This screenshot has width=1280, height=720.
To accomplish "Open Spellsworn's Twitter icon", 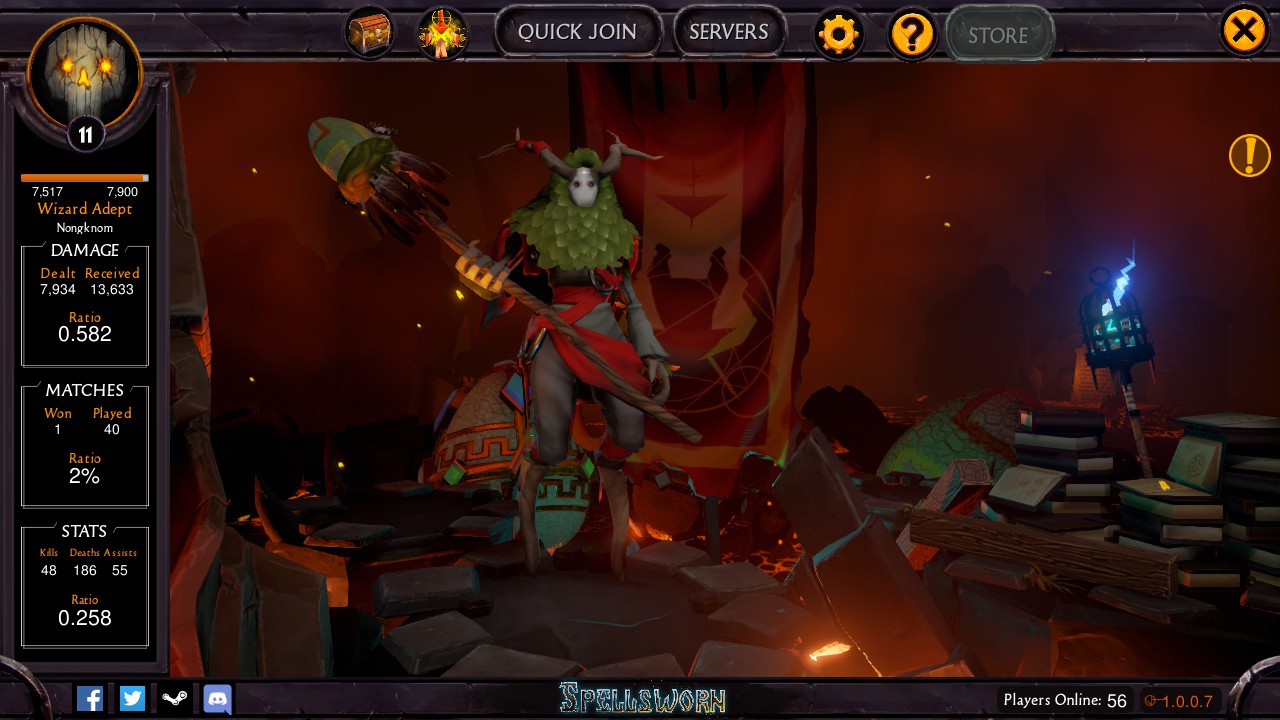I will [x=131, y=698].
